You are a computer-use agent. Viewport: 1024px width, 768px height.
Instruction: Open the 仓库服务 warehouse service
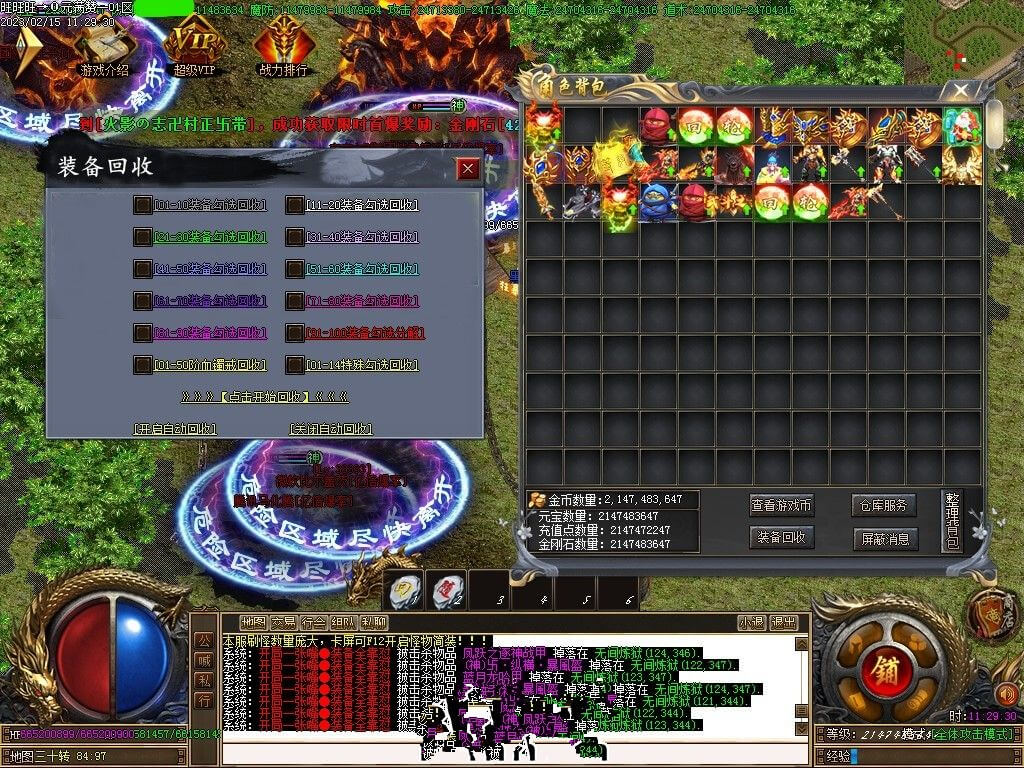[x=884, y=506]
